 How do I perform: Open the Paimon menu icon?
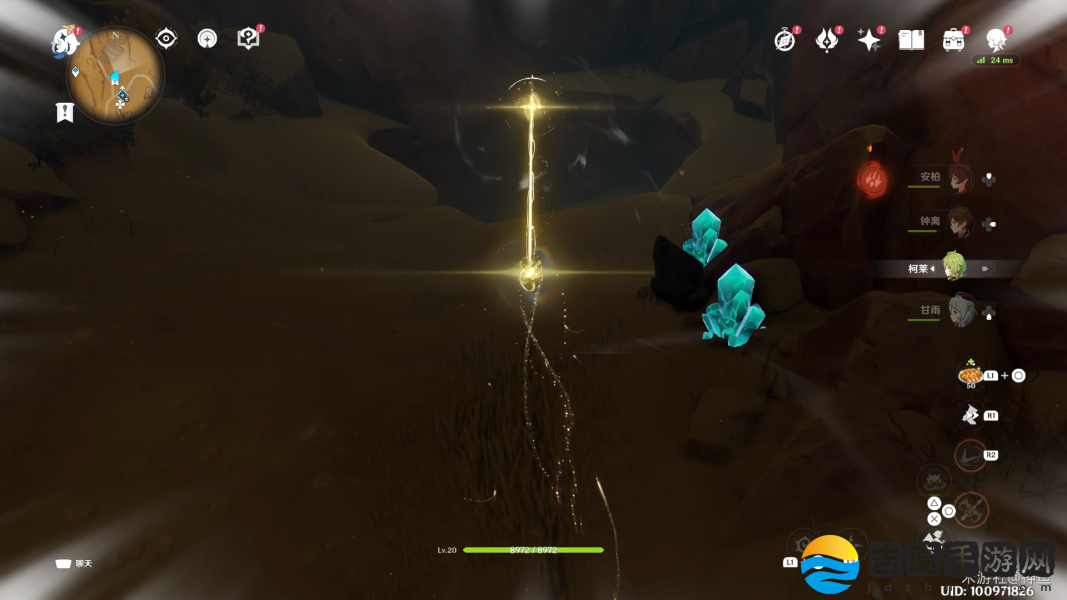[x=65, y=41]
